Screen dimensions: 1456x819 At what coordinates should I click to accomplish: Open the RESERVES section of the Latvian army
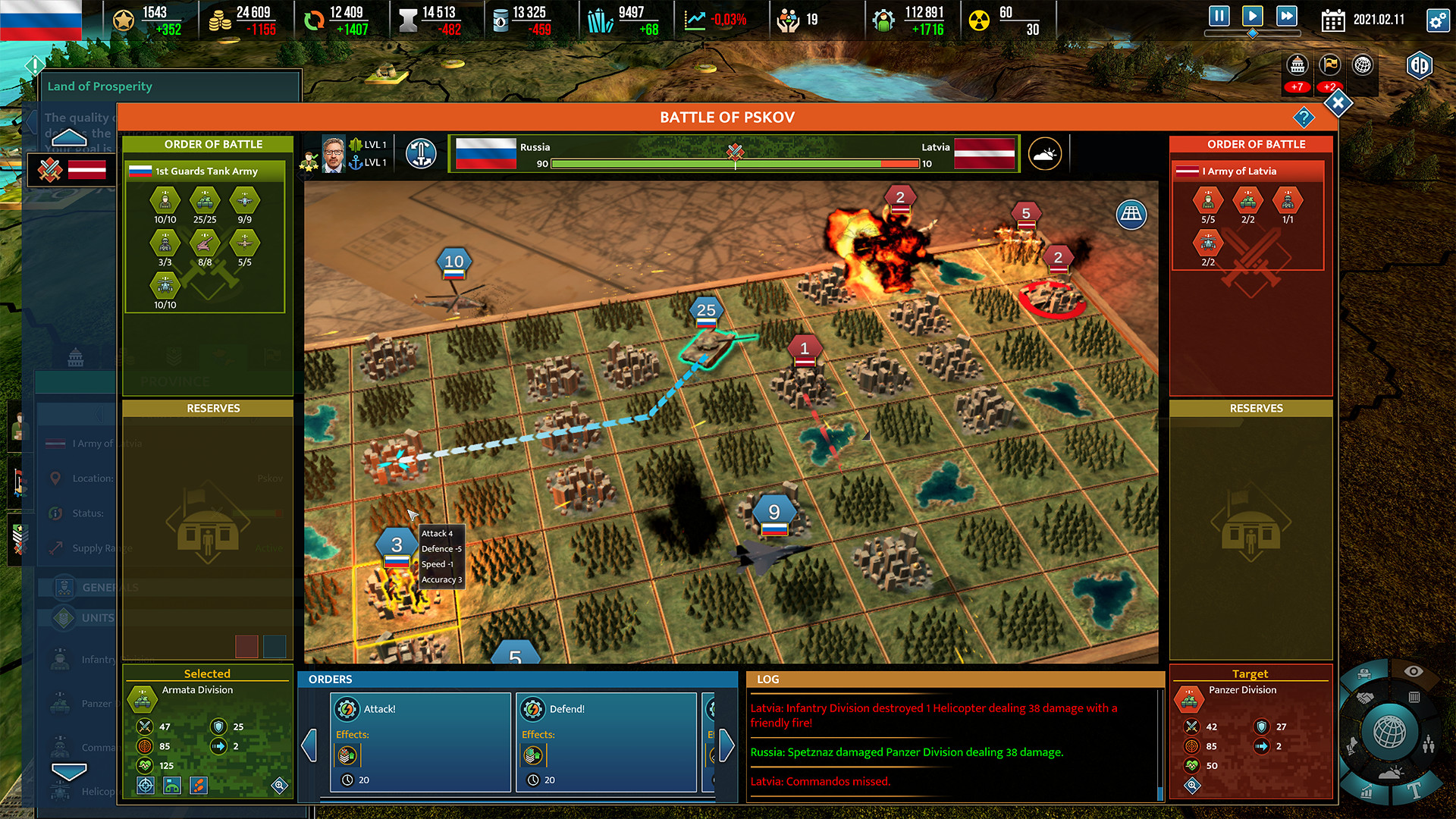1255,408
